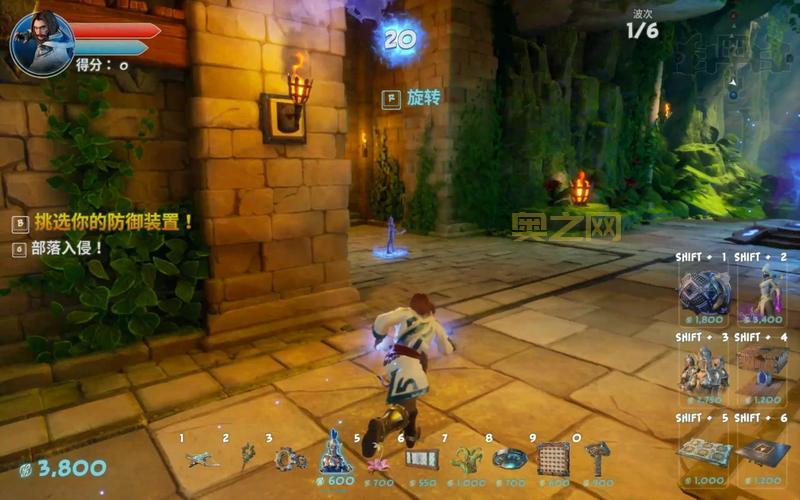Select the gear trinket in hotbar slot 3
This screenshot has height=500, width=800.
(x=290, y=458)
